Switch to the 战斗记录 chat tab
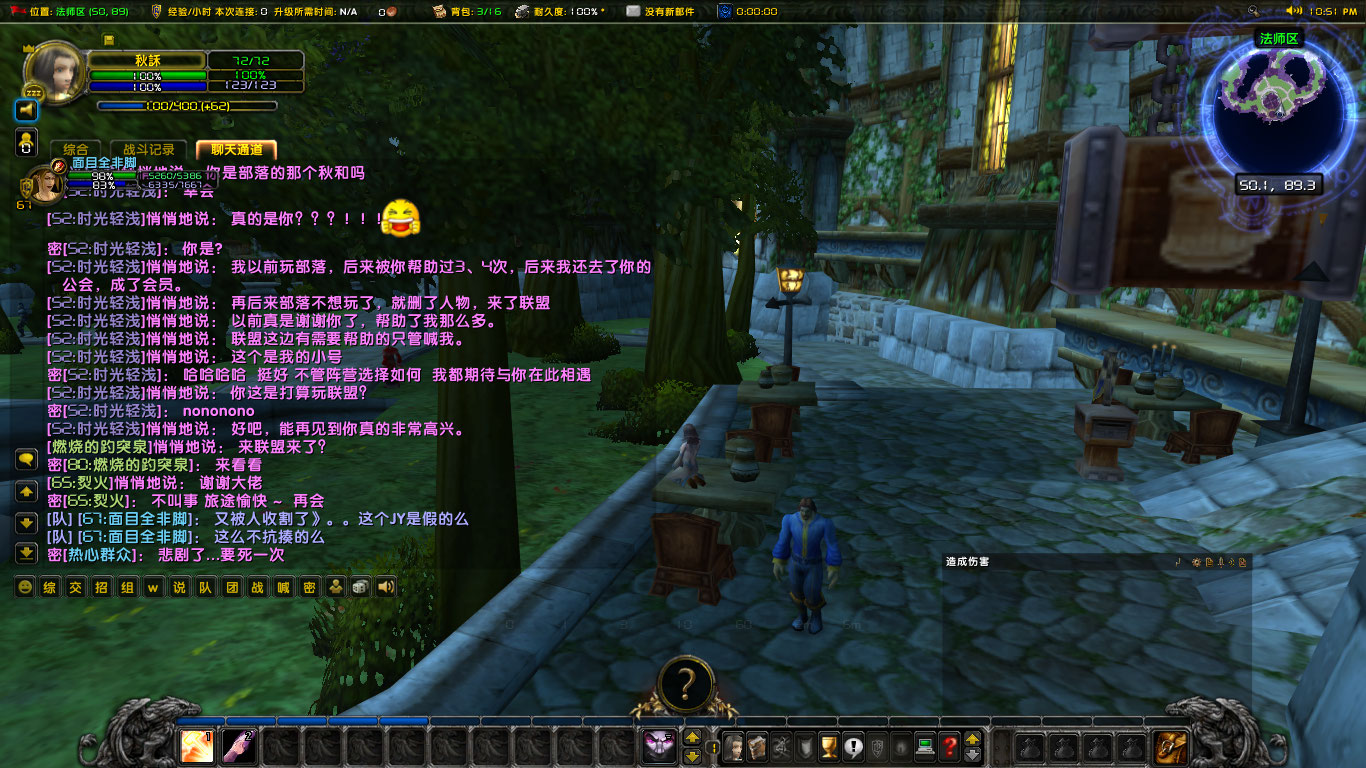This screenshot has height=768, width=1366. click(x=150, y=151)
